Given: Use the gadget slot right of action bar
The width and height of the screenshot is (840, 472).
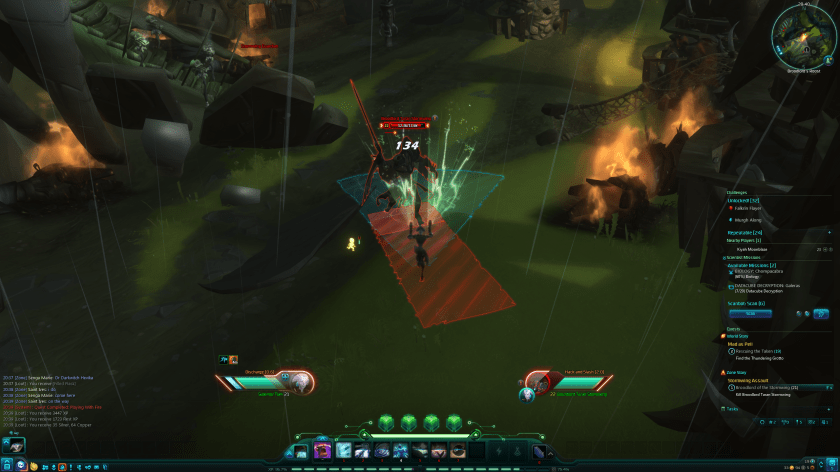Looking at the screenshot, I should pyautogui.click(x=539, y=452).
